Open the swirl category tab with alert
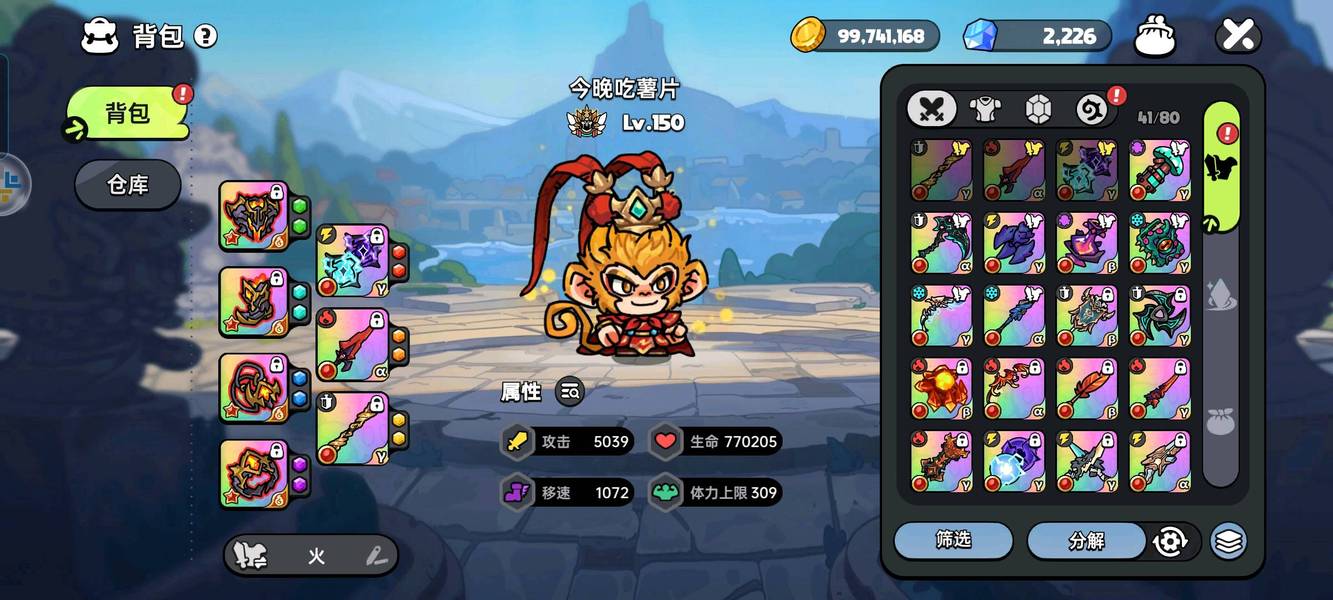The width and height of the screenshot is (1333, 600). 1091,108
